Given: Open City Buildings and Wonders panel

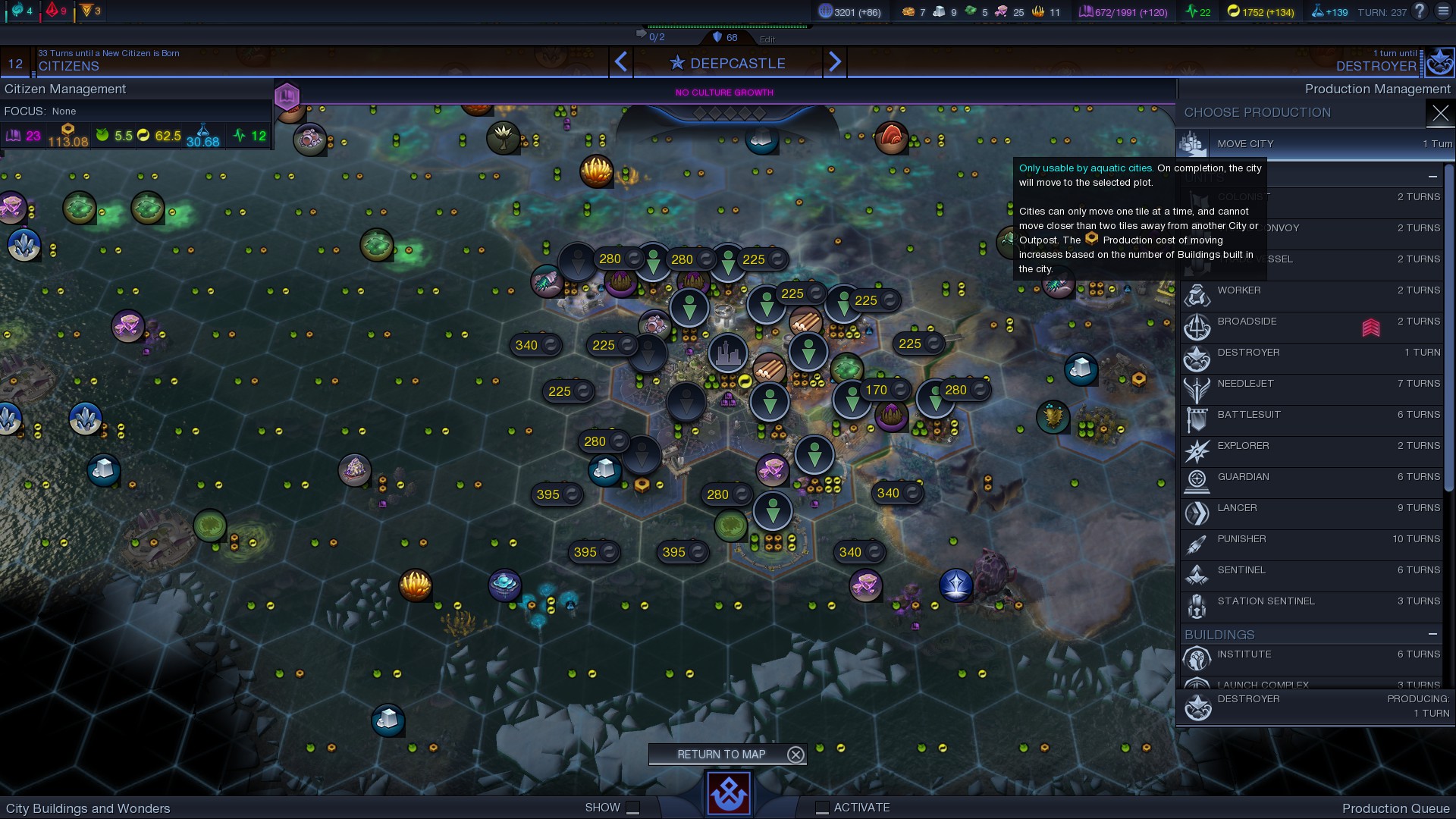Looking at the screenshot, I should click(88, 808).
